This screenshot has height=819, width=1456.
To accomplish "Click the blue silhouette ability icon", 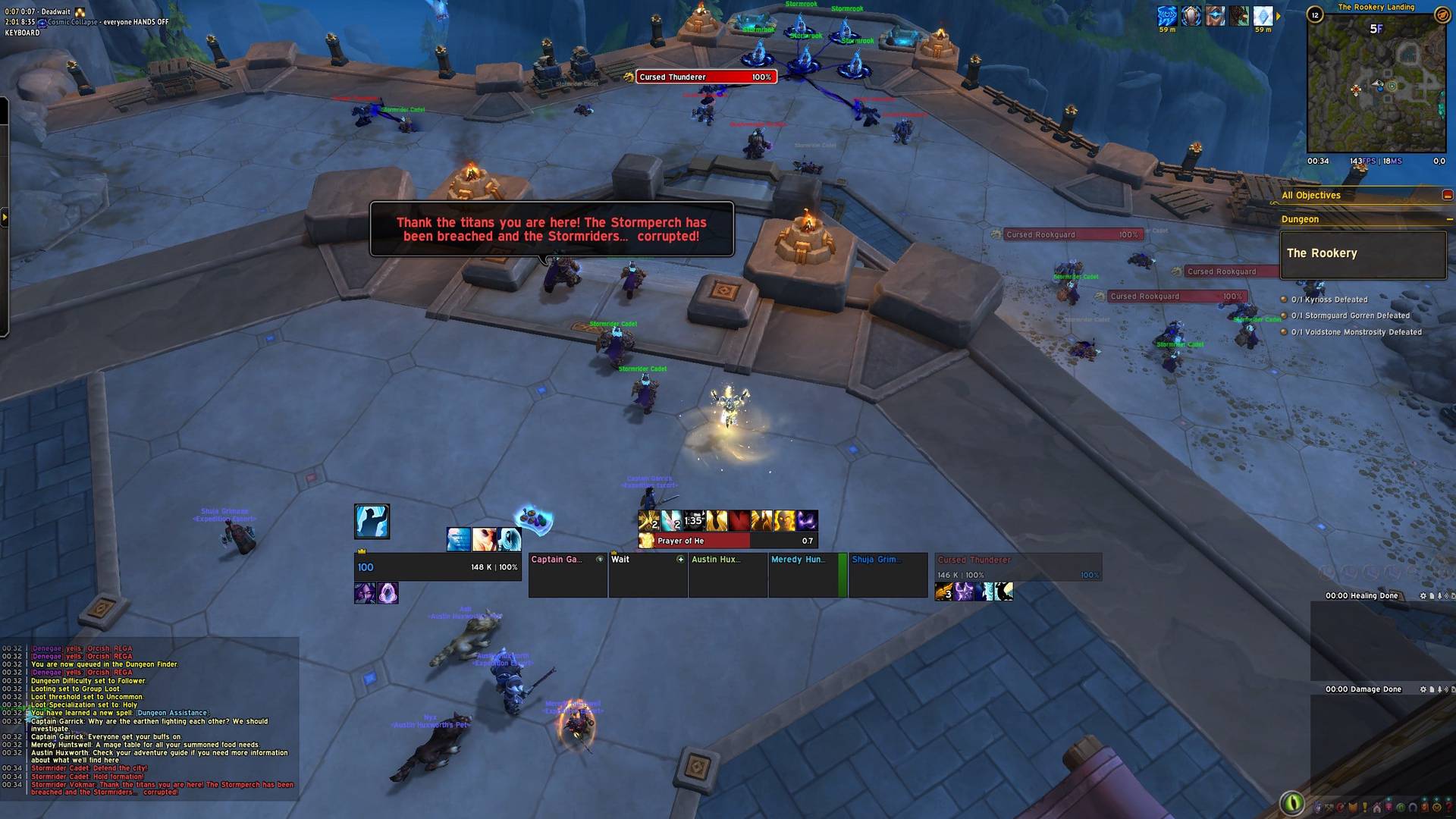I will (372, 522).
